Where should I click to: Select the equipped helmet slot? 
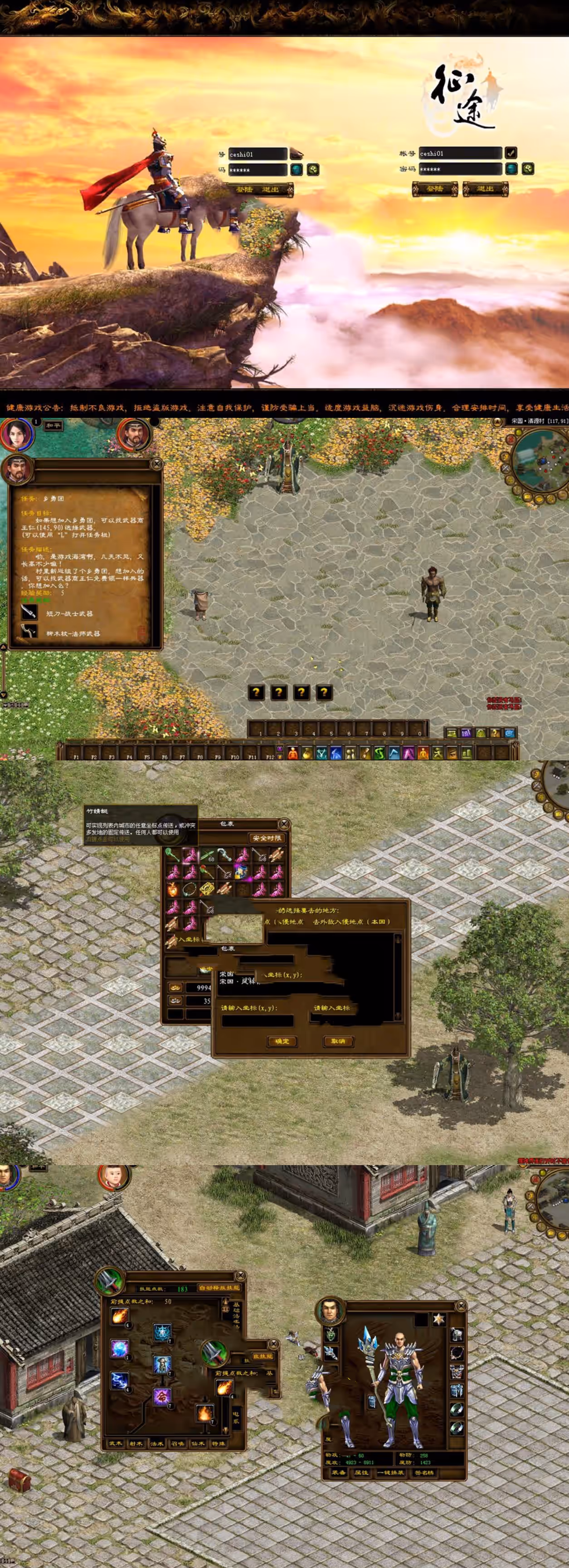coord(457,1335)
